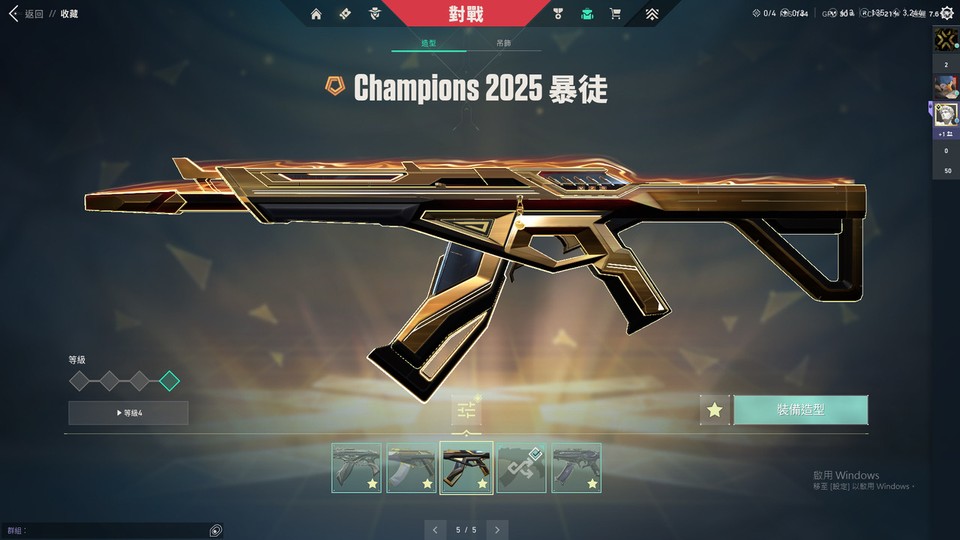Open the variant sliders filter button
Image resolution: width=960 pixels, height=540 pixels.
(466, 410)
